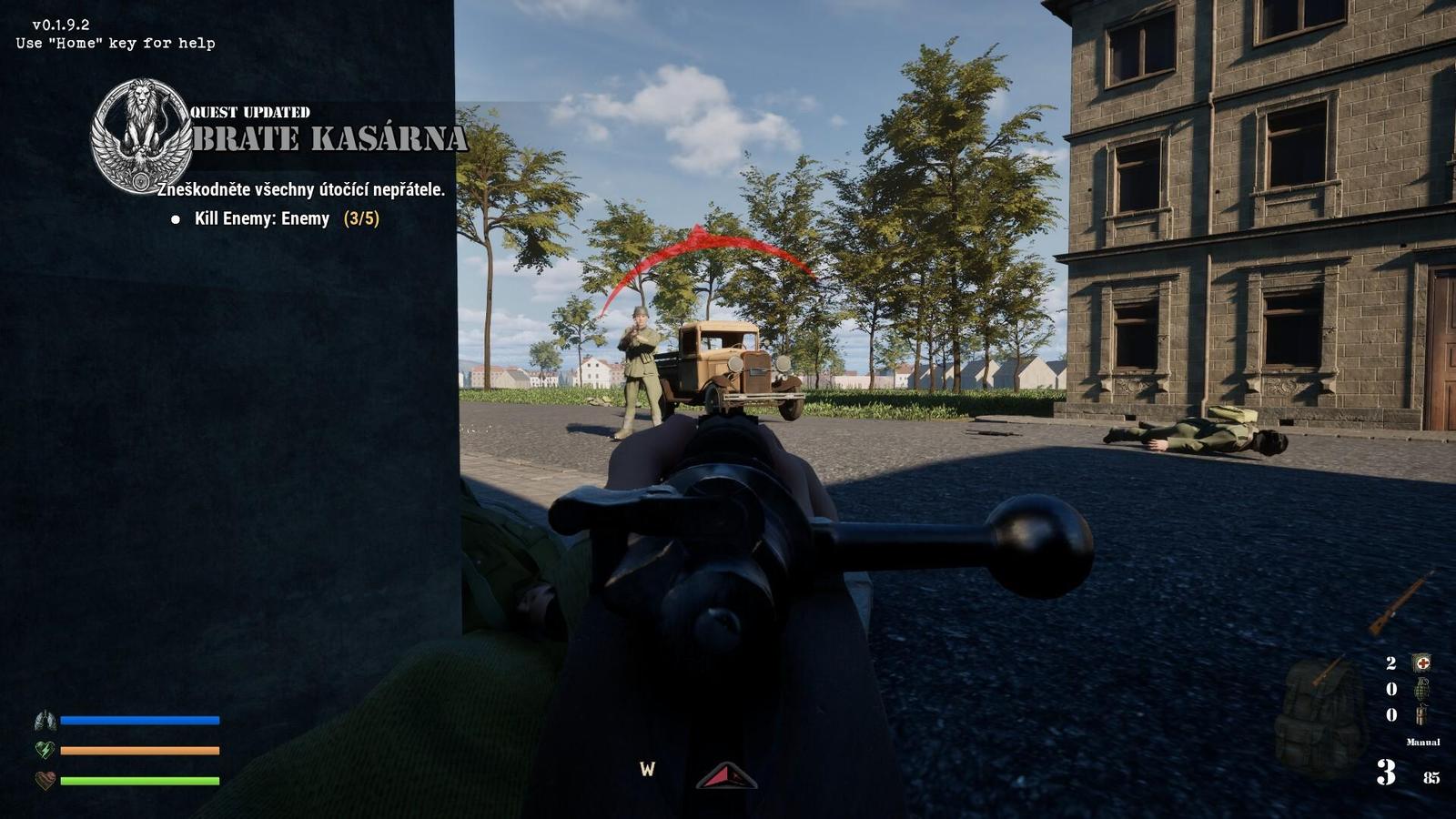Click the Quest Updated header label
1456x819 pixels.
pyautogui.click(x=249, y=112)
